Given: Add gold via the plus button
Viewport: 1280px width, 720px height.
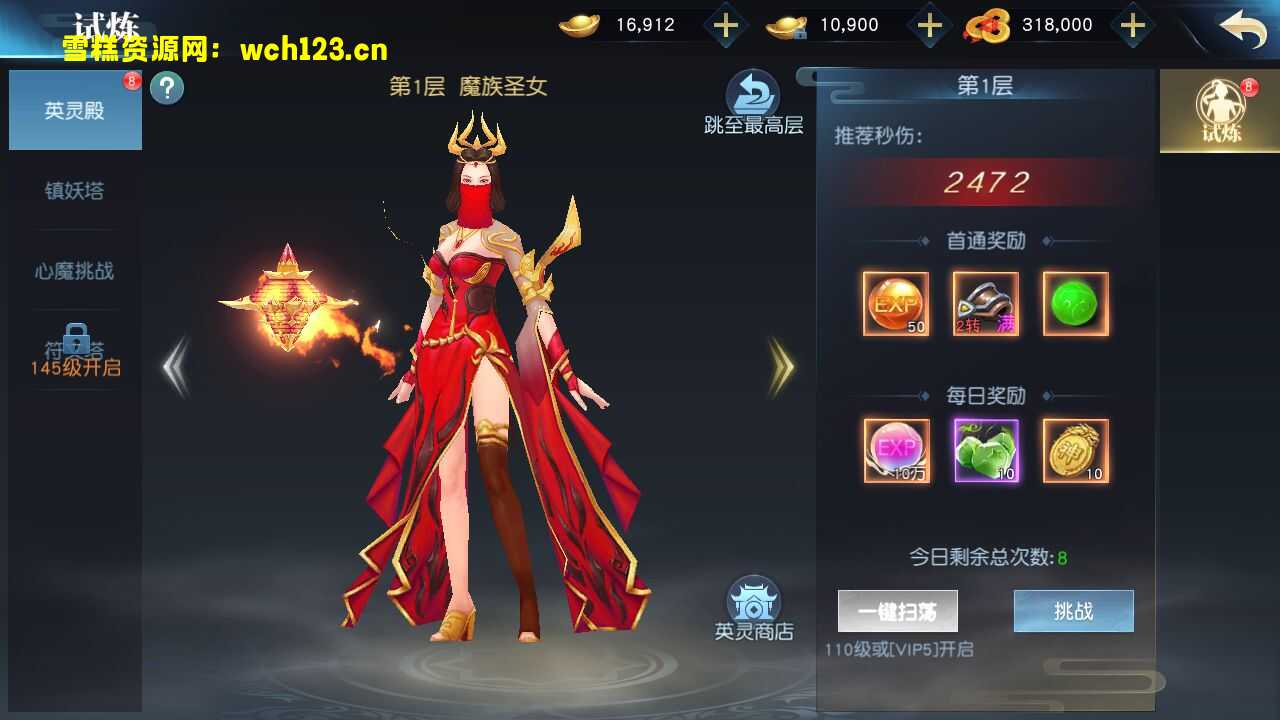Looking at the screenshot, I should [x=725, y=25].
